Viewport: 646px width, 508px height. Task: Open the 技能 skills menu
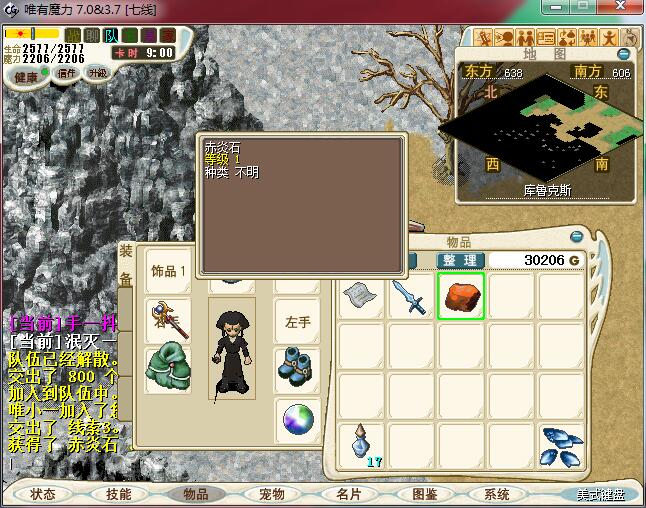point(119,494)
